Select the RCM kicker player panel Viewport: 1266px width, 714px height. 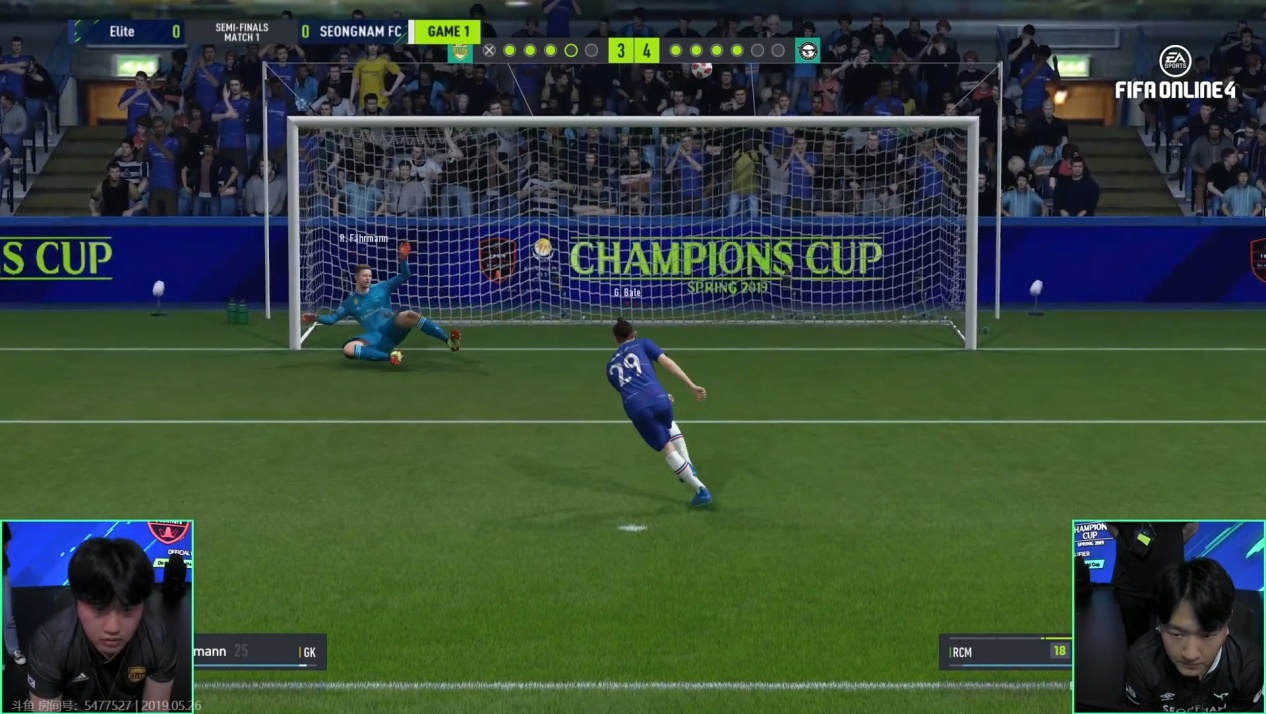(1004, 652)
